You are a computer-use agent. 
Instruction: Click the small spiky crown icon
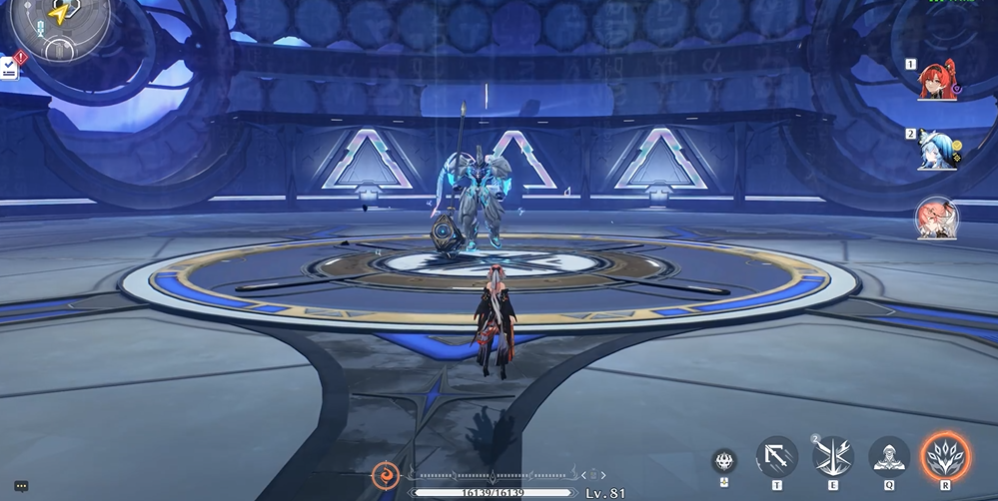(725, 462)
